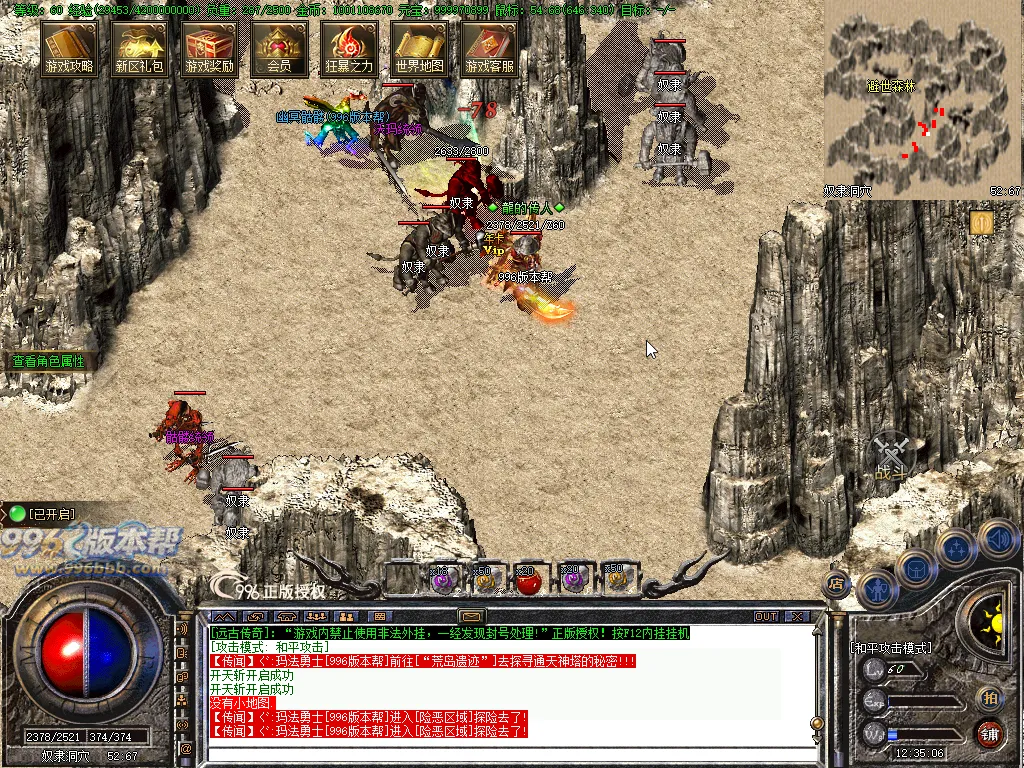The height and width of the screenshot is (768, 1024).
Task: Open the character equipment panel icon
Action: (876, 589)
